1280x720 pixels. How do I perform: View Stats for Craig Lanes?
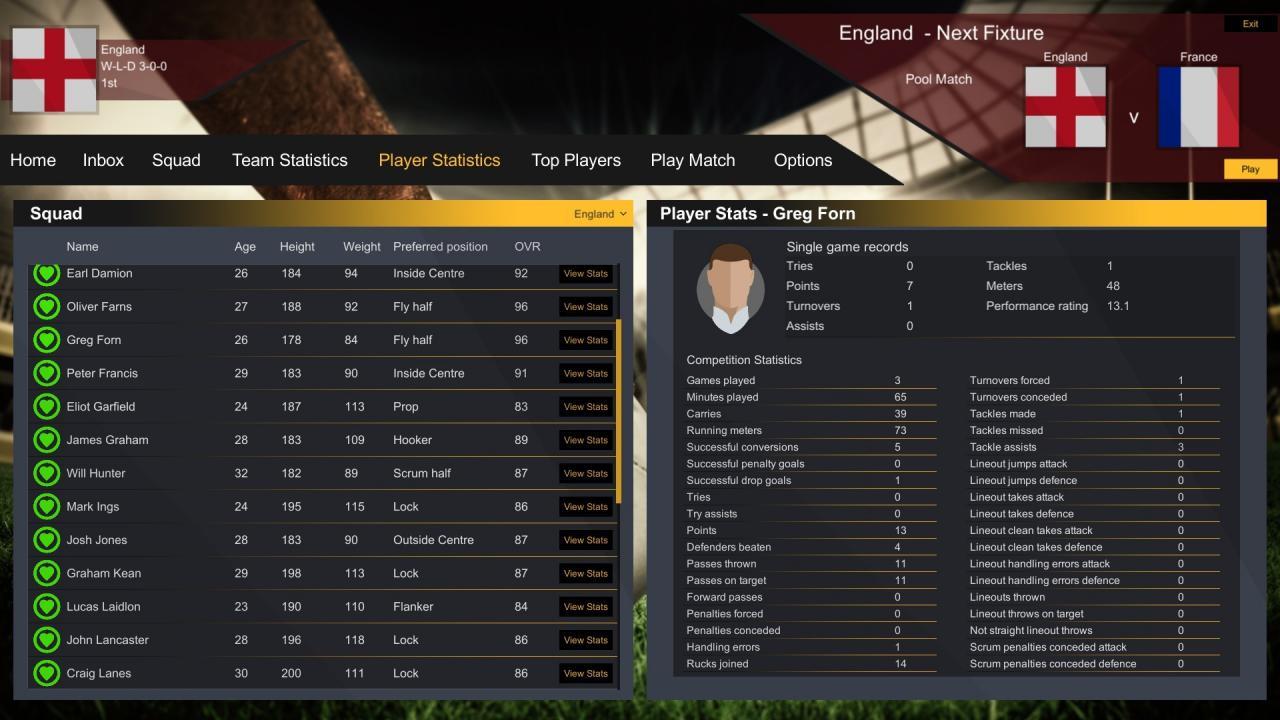(586, 673)
